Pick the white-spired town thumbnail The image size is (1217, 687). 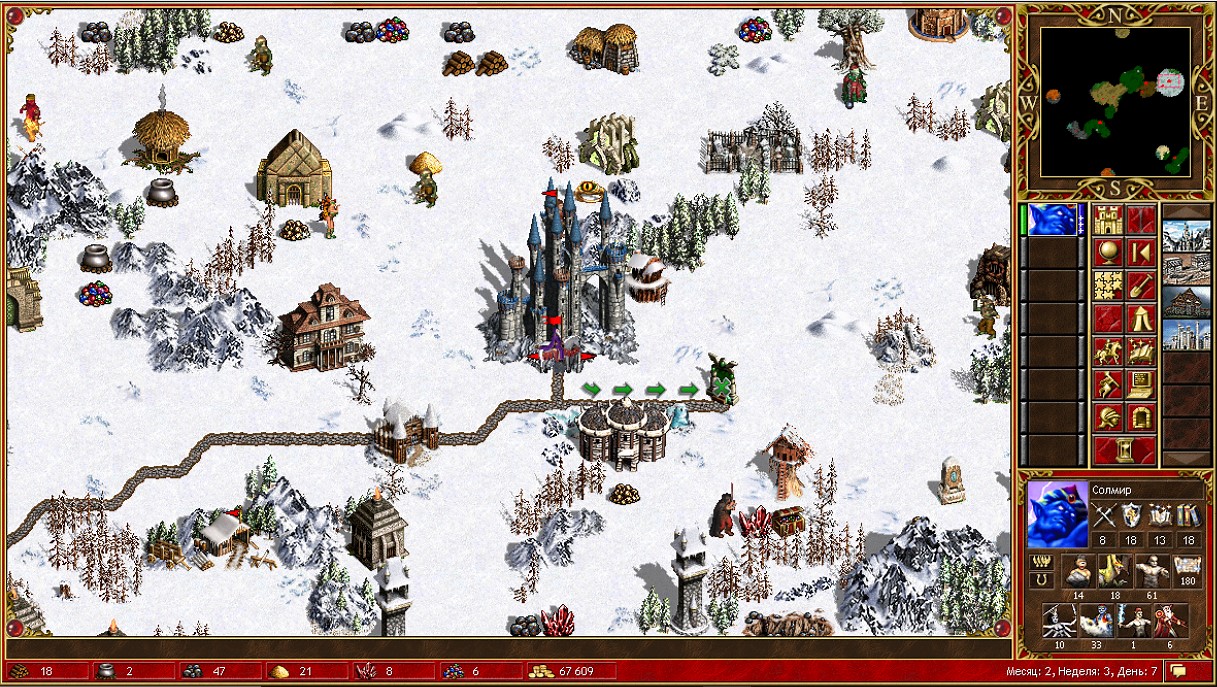1186,335
